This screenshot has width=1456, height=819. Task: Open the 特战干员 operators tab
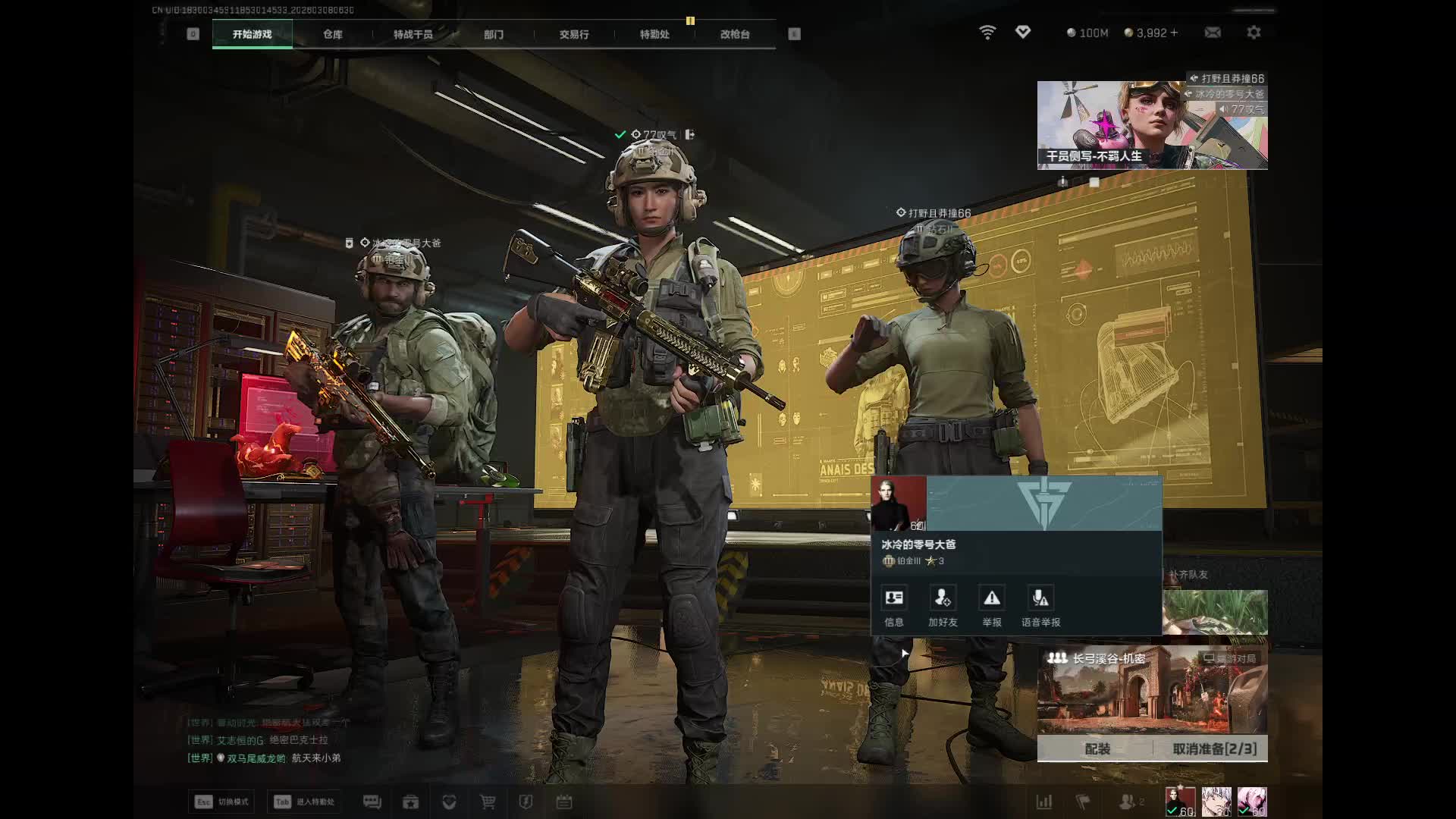pos(413,34)
